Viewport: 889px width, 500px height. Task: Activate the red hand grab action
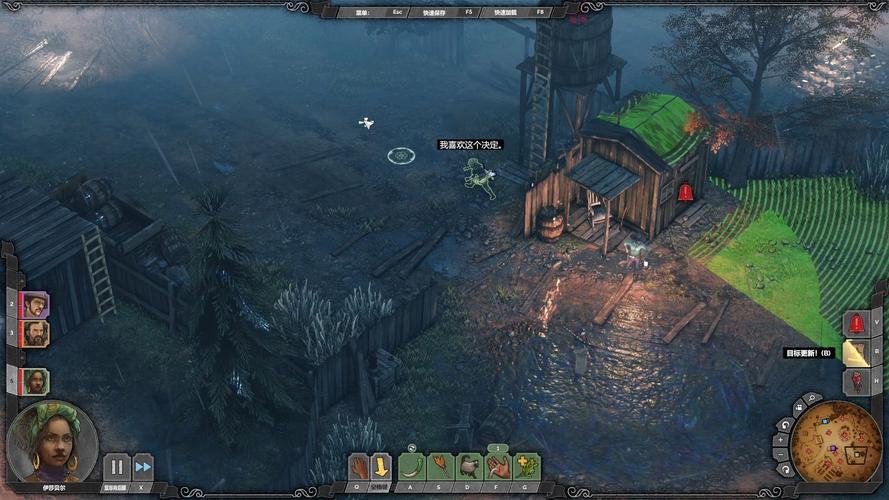tap(360, 467)
